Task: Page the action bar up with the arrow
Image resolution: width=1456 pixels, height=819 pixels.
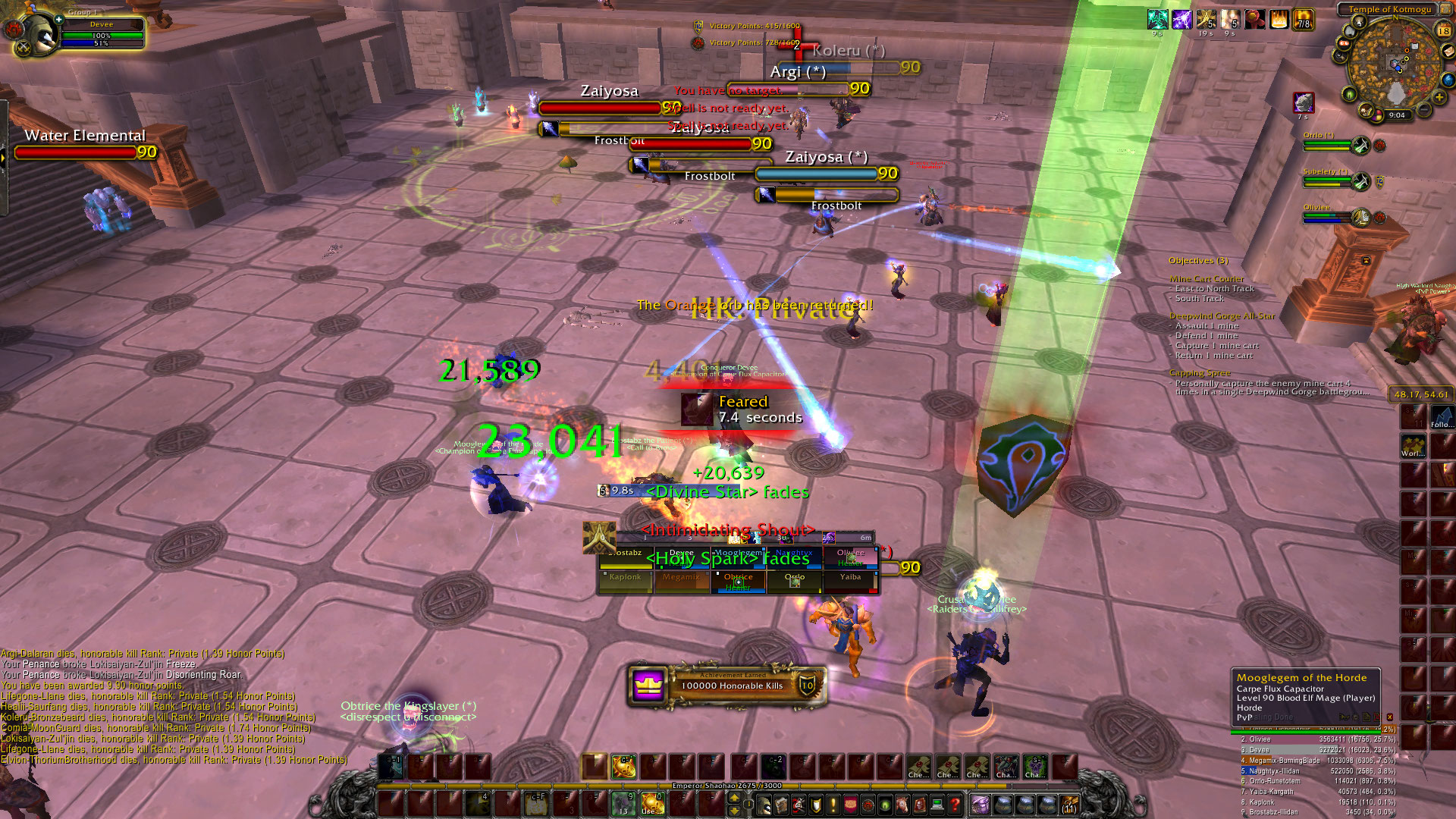Action: tap(733, 798)
